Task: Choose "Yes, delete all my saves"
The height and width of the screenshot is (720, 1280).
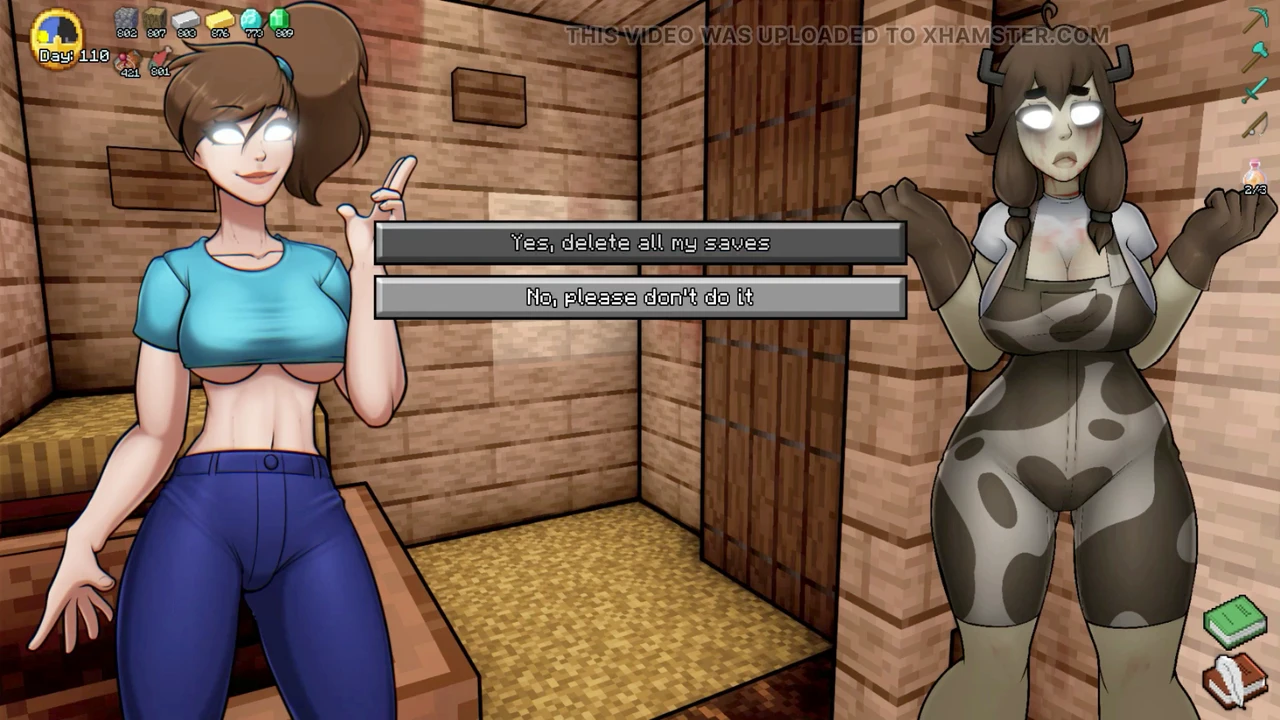Action: [640, 243]
